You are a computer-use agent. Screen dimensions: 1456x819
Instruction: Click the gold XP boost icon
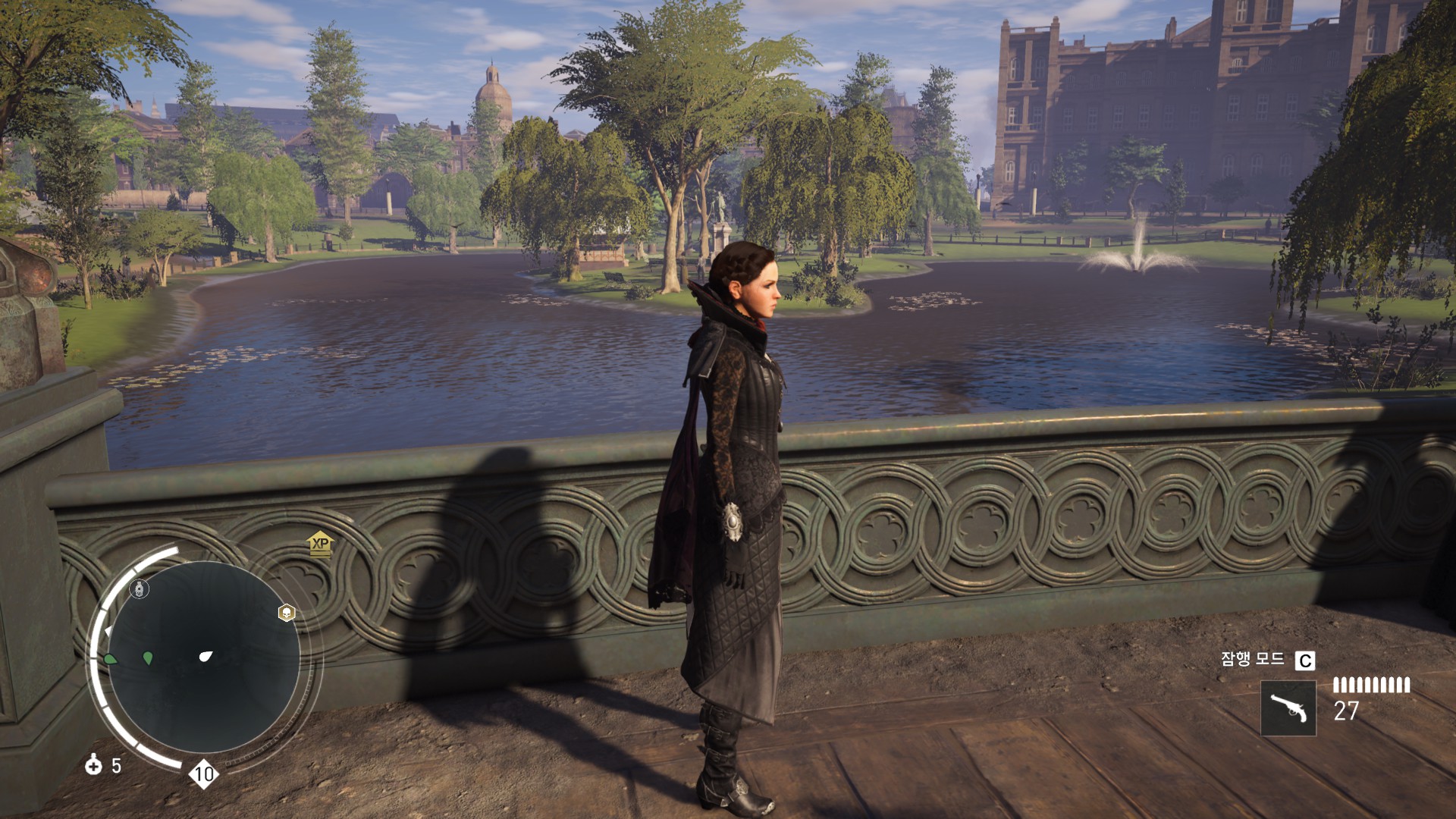coord(321,544)
